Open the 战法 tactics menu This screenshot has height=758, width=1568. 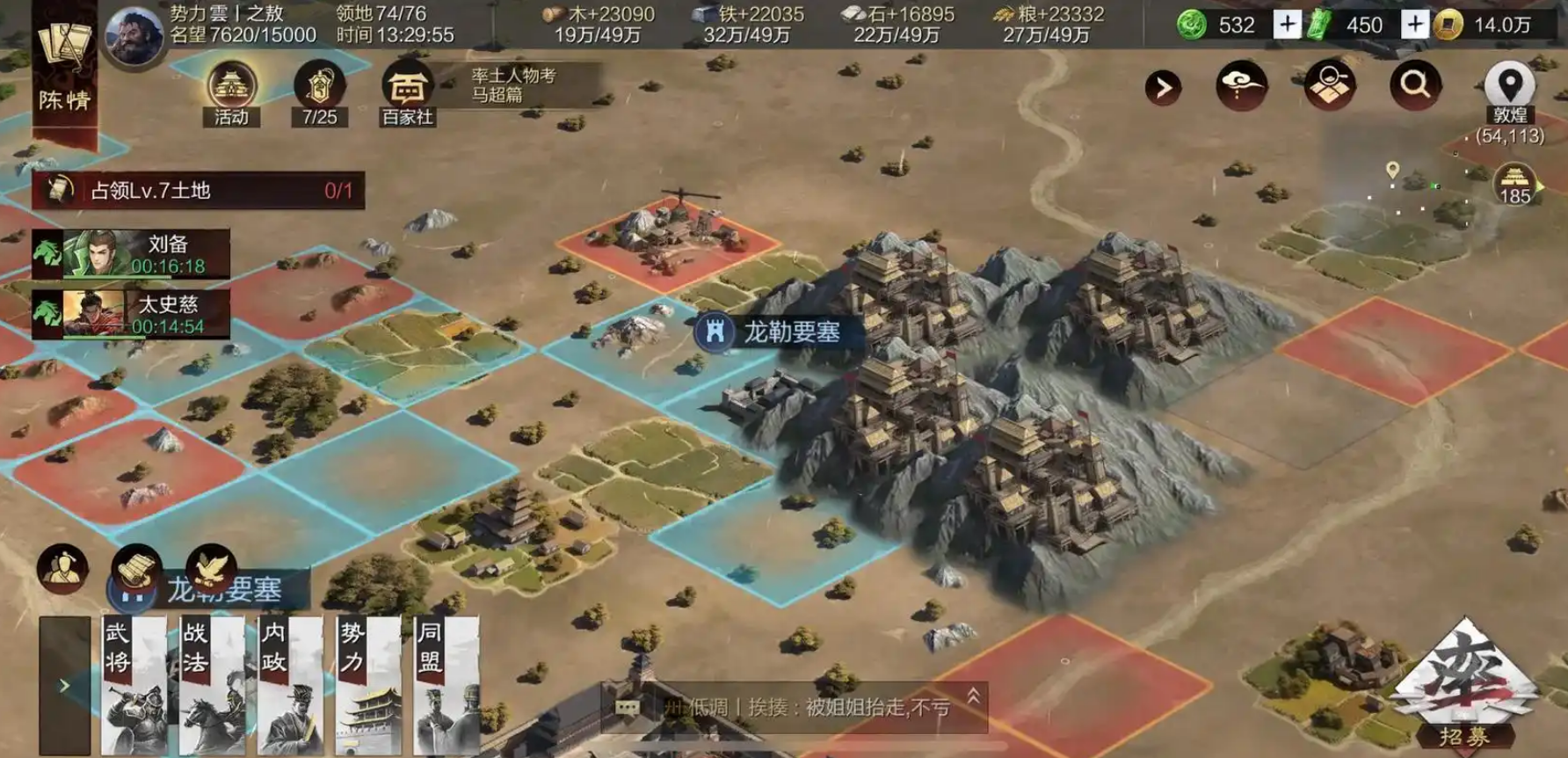pyautogui.click(x=212, y=685)
